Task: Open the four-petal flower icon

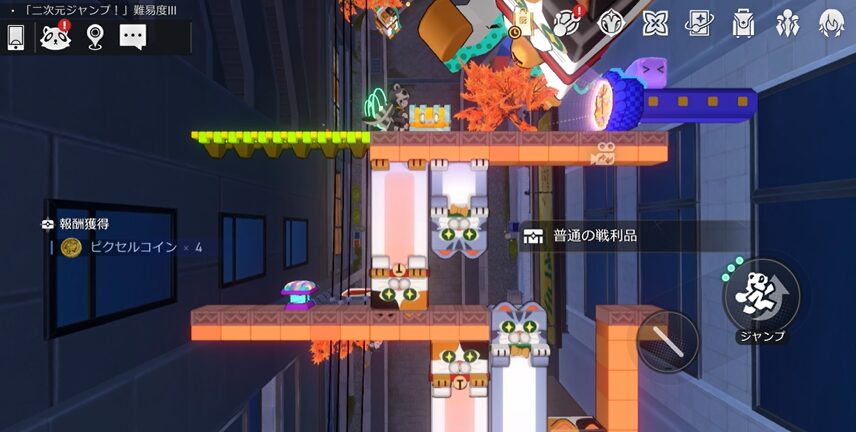Action: 655,22
